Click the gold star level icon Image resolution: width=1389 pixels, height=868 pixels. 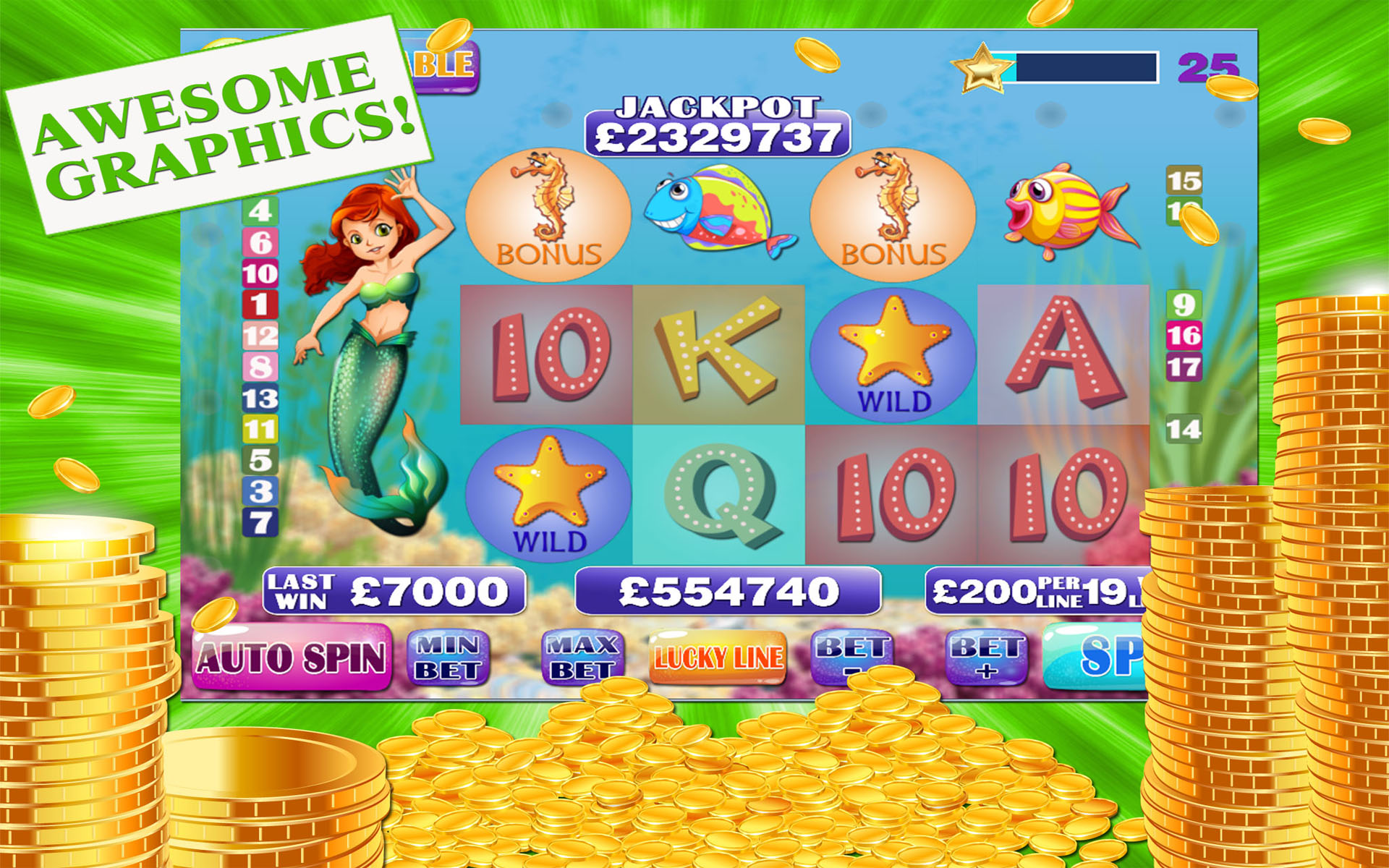tap(981, 69)
